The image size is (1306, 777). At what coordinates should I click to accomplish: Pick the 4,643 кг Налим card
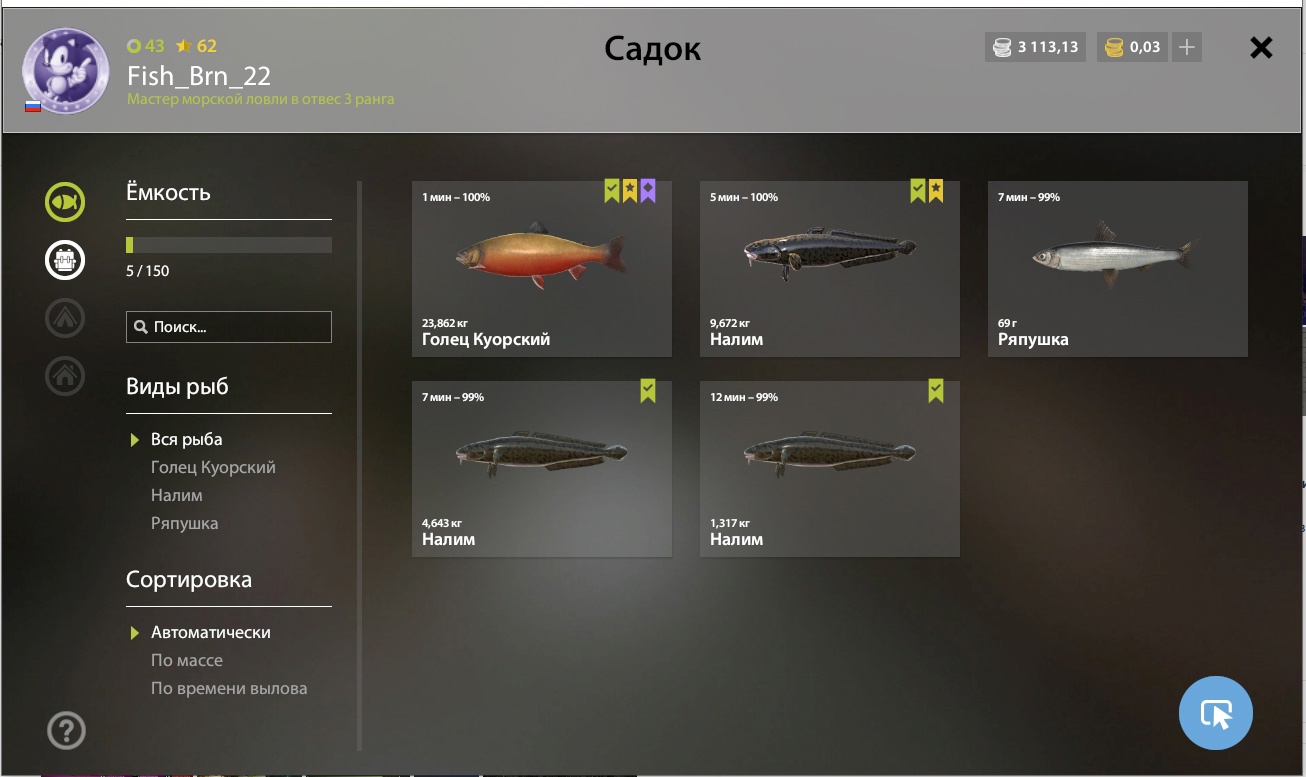coord(541,468)
